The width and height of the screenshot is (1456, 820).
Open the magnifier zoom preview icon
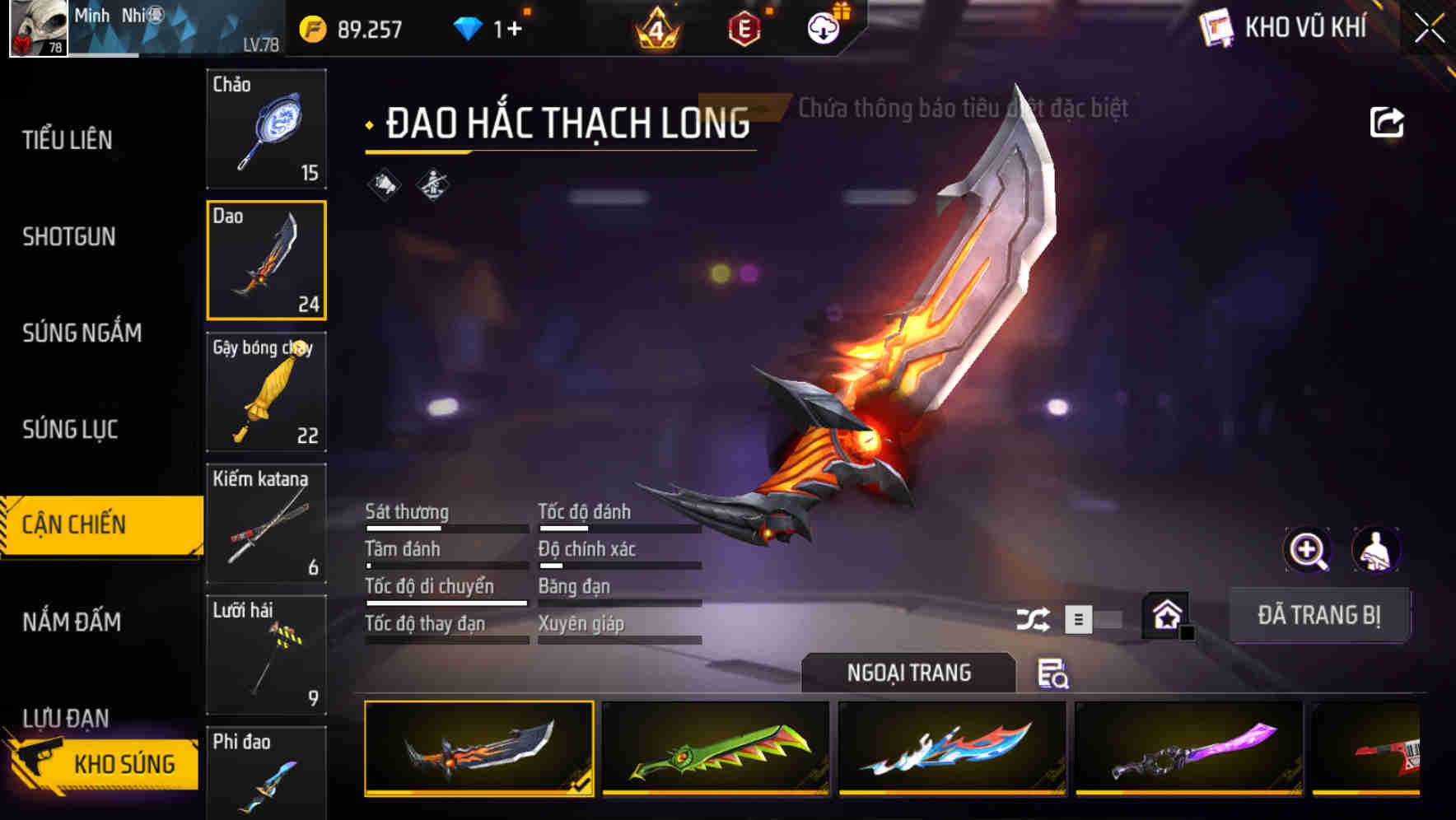(1307, 550)
